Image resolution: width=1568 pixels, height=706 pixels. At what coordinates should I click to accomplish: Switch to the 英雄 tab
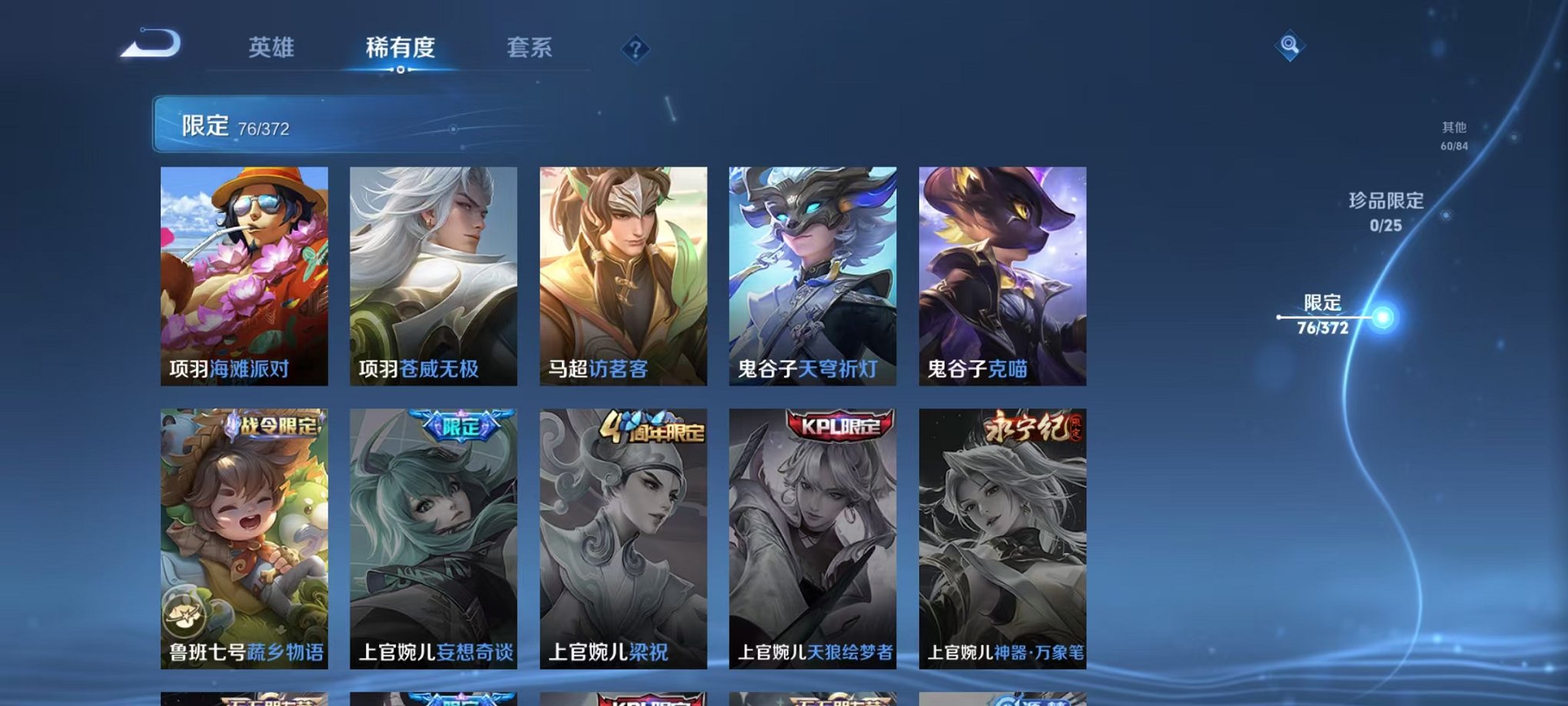273,48
